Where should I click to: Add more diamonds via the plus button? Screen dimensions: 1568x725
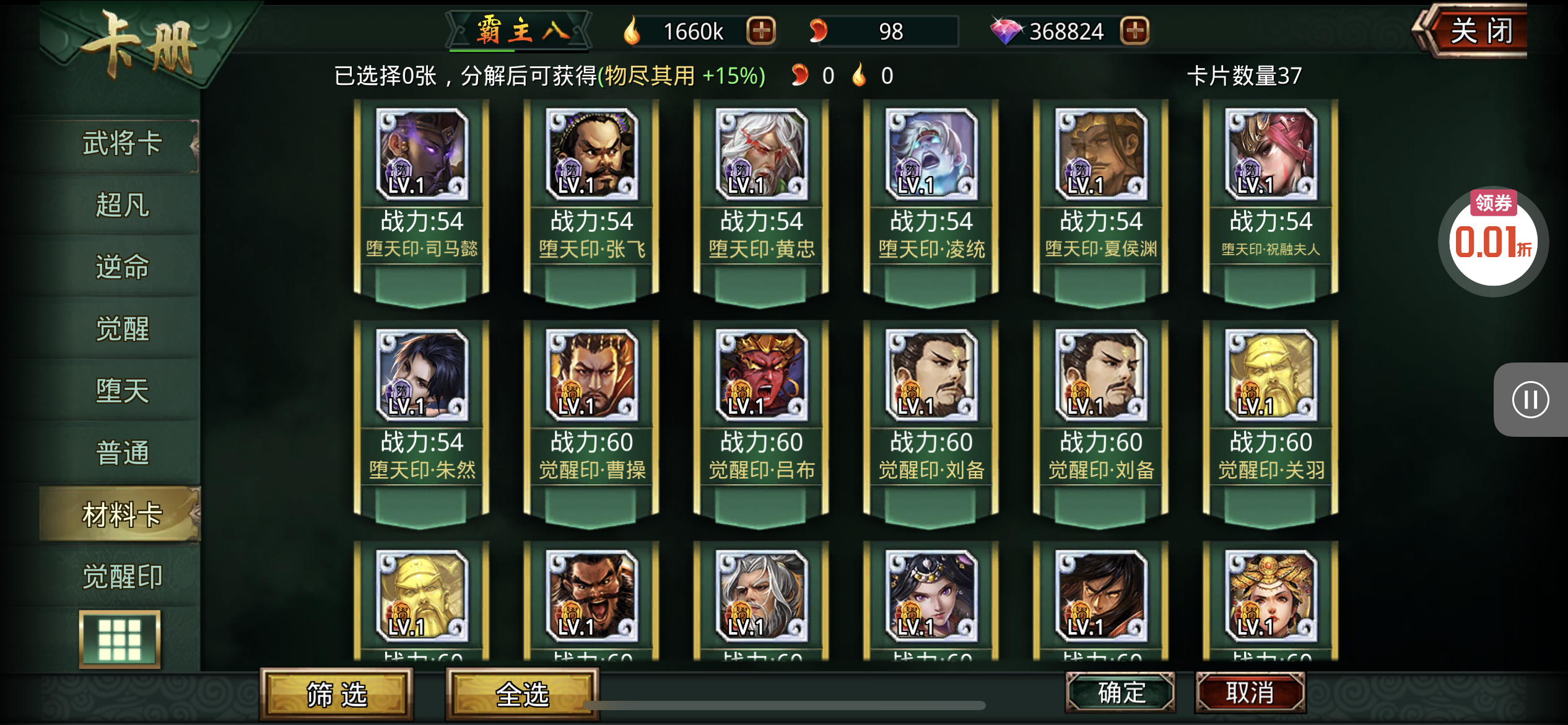[x=1135, y=31]
